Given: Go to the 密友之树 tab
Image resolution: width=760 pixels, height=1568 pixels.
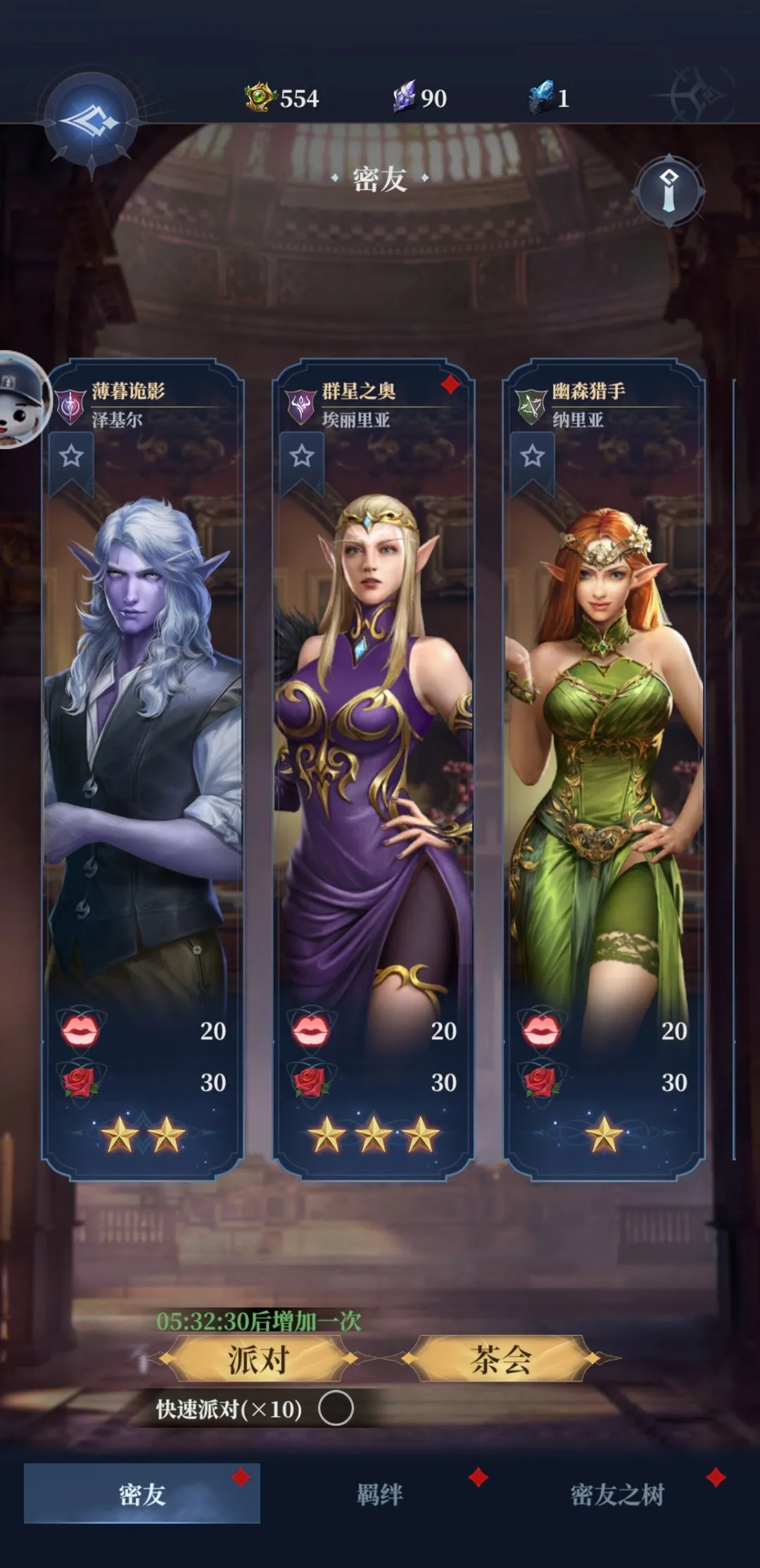Looking at the screenshot, I should [617, 1493].
